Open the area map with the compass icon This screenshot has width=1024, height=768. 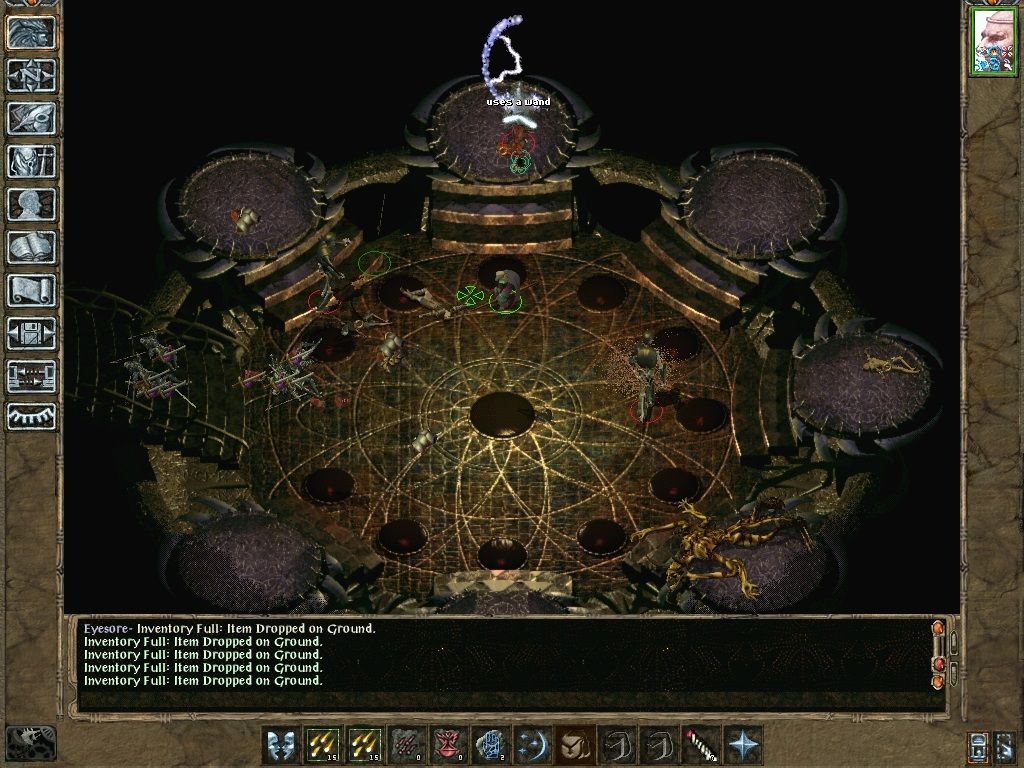point(32,75)
